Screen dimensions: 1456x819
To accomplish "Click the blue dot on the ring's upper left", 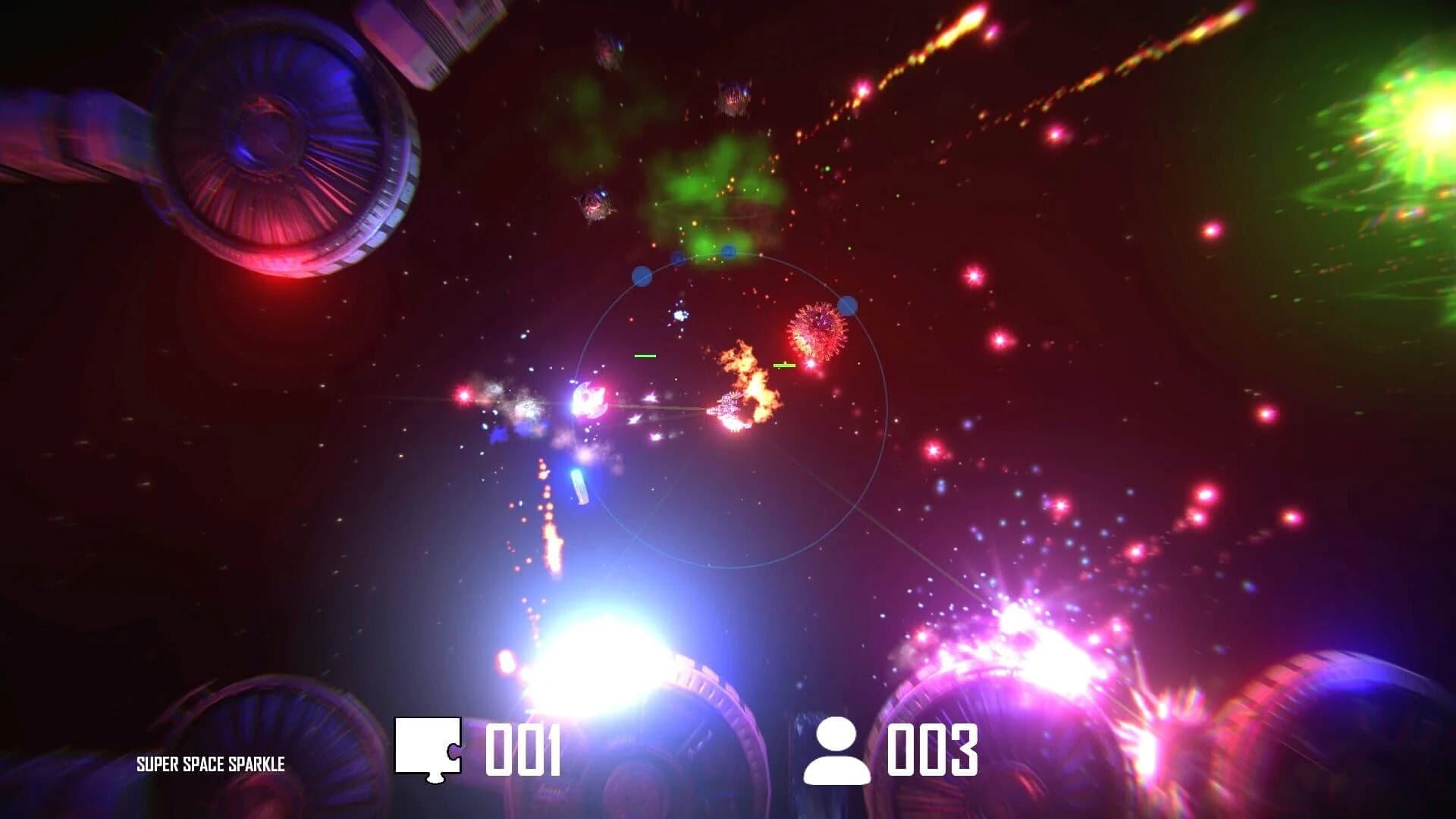I will 641,275.
